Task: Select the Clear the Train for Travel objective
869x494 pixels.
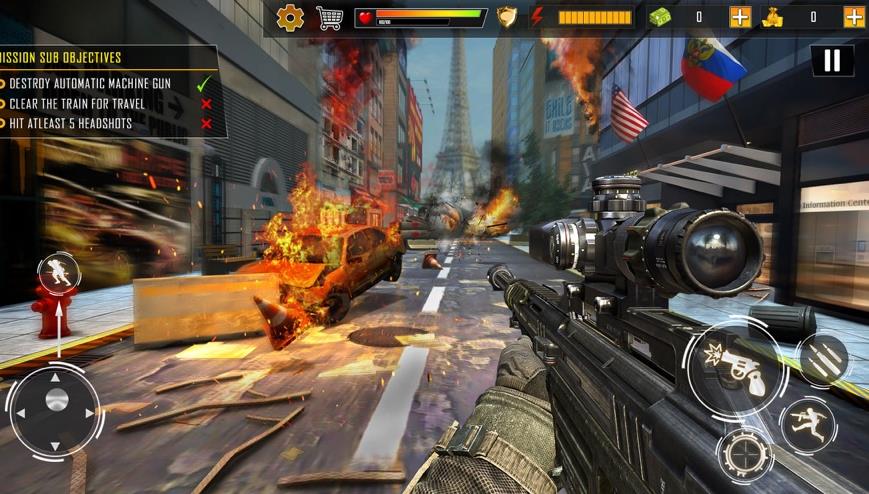Action: (78, 104)
